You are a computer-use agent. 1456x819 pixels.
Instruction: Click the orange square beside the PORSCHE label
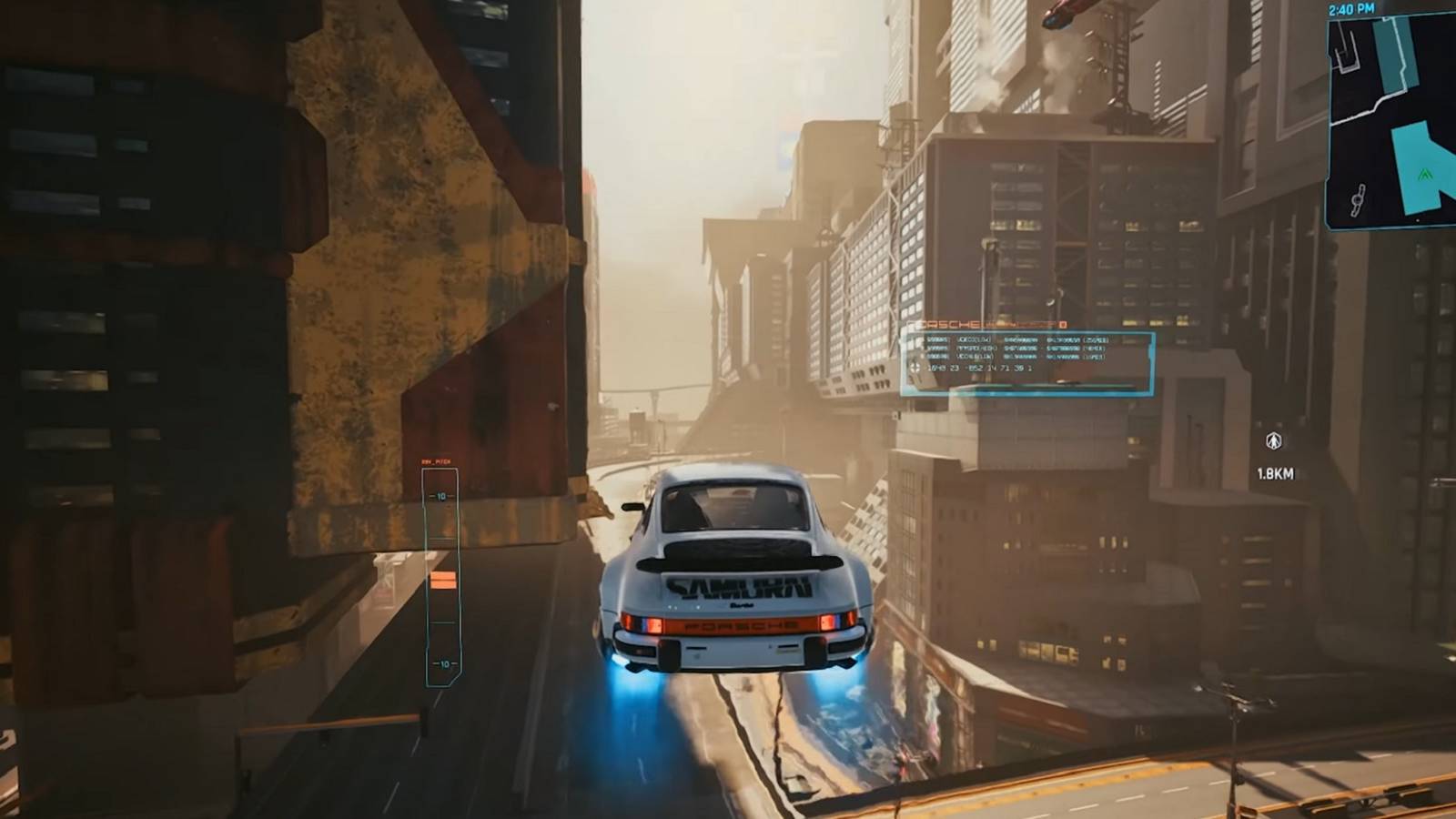[1061, 326]
